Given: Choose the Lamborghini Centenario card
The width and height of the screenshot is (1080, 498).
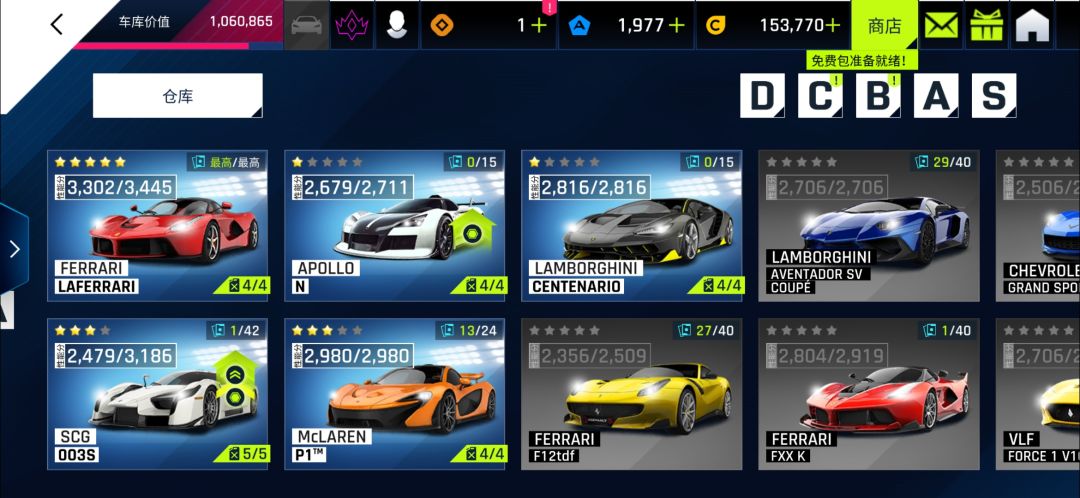Looking at the screenshot, I should 631,225.
